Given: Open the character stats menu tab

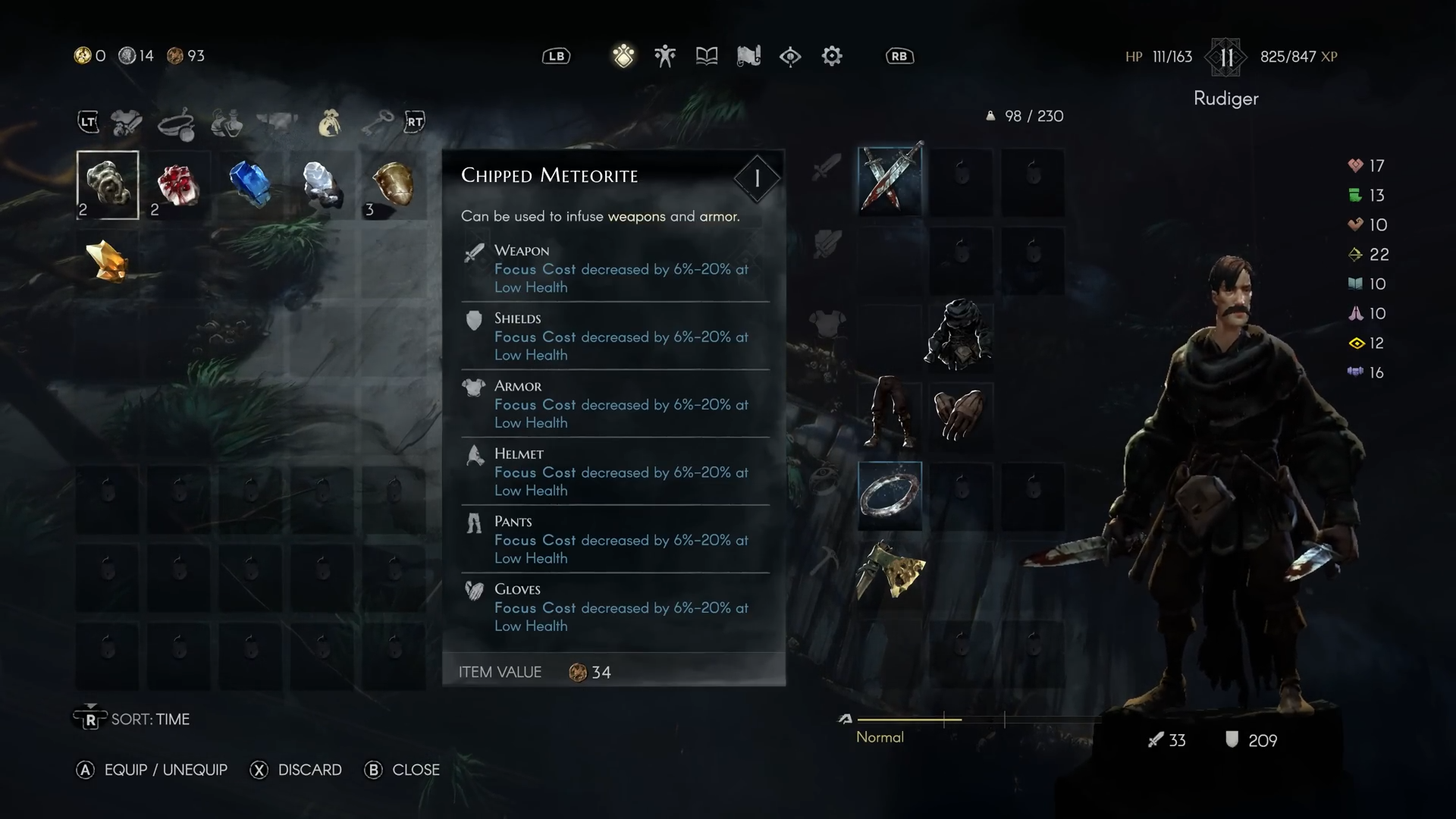Looking at the screenshot, I should click(x=665, y=56).
